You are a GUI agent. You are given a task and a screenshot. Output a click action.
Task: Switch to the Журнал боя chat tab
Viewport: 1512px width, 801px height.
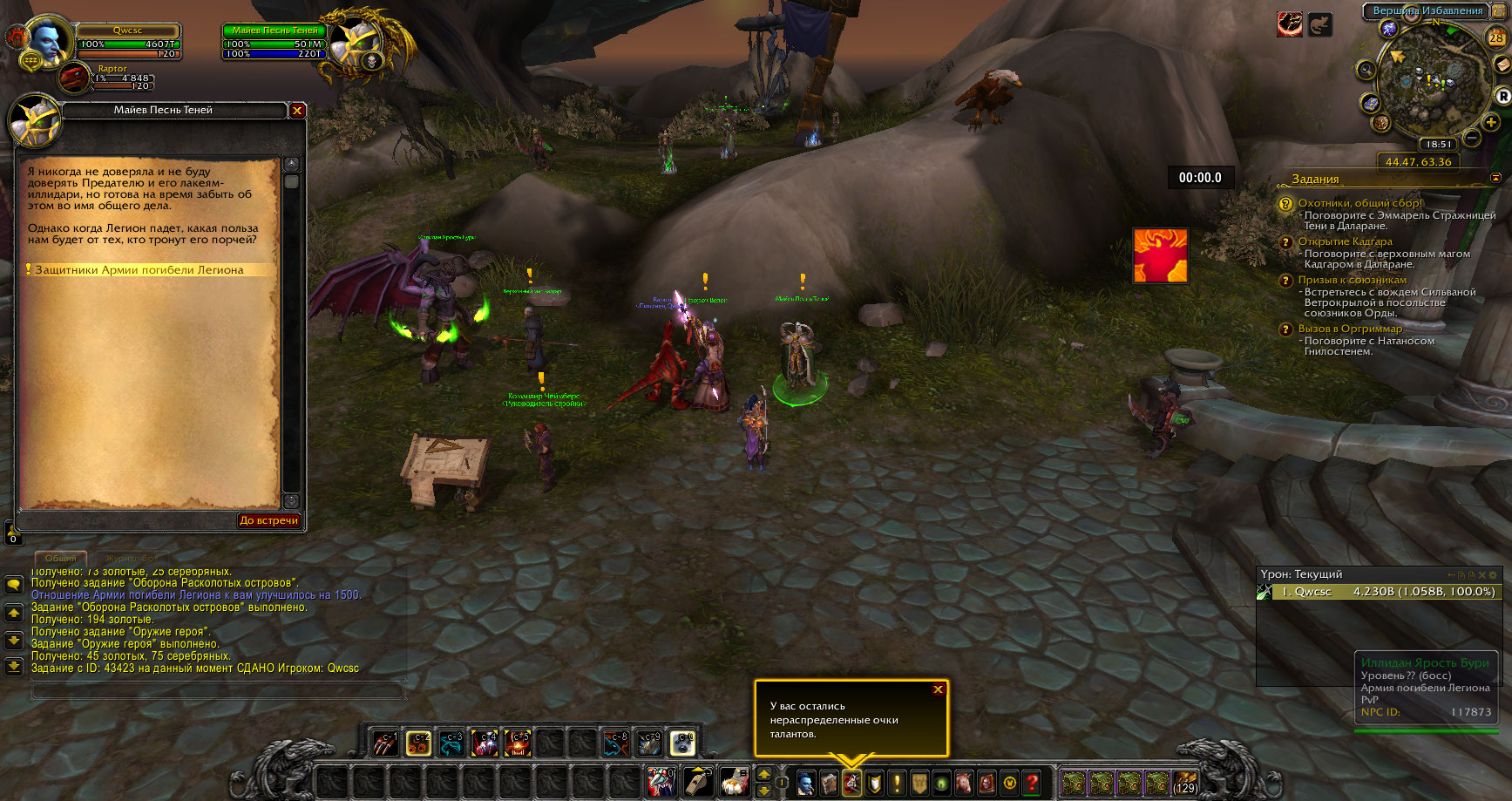point(132,558)
